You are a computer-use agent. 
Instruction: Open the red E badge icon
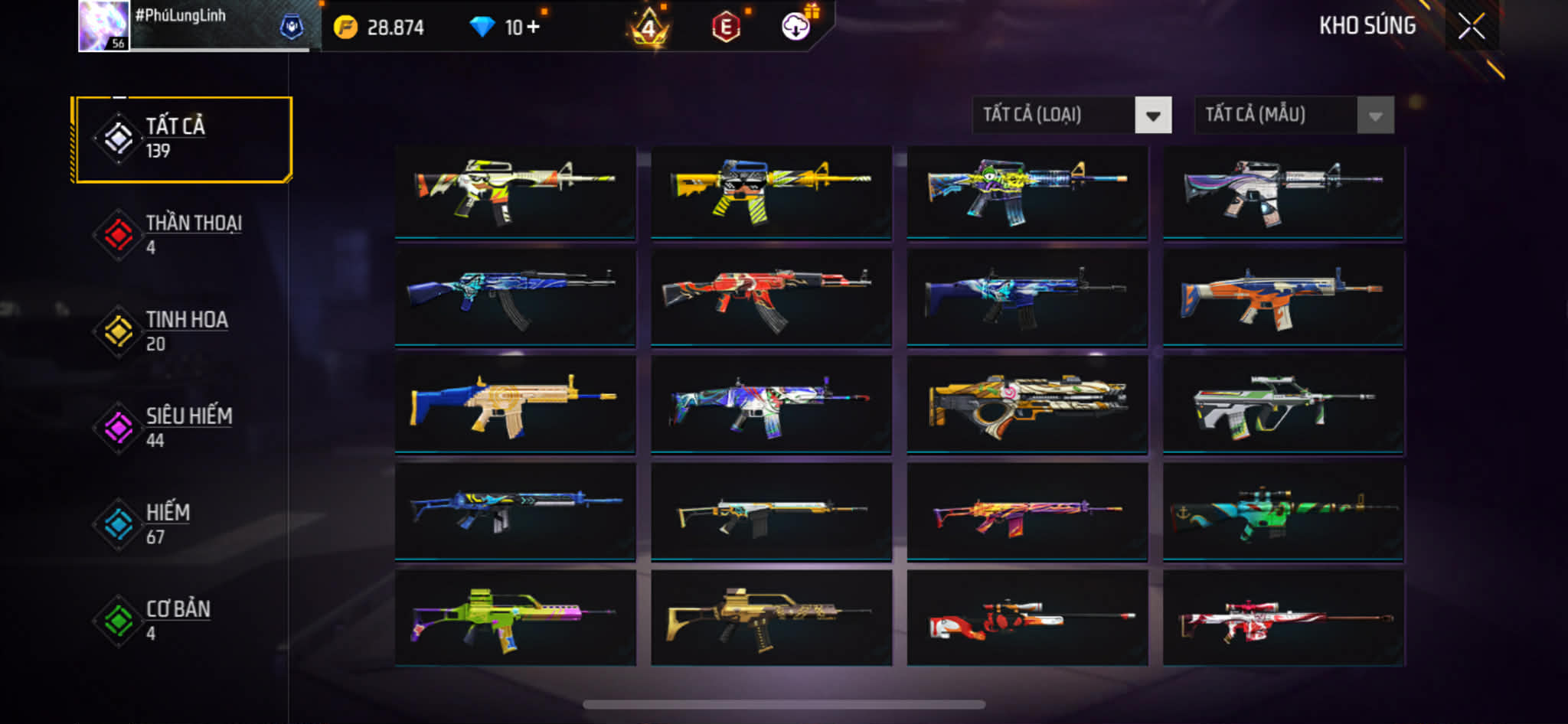(x=726, y=28)
